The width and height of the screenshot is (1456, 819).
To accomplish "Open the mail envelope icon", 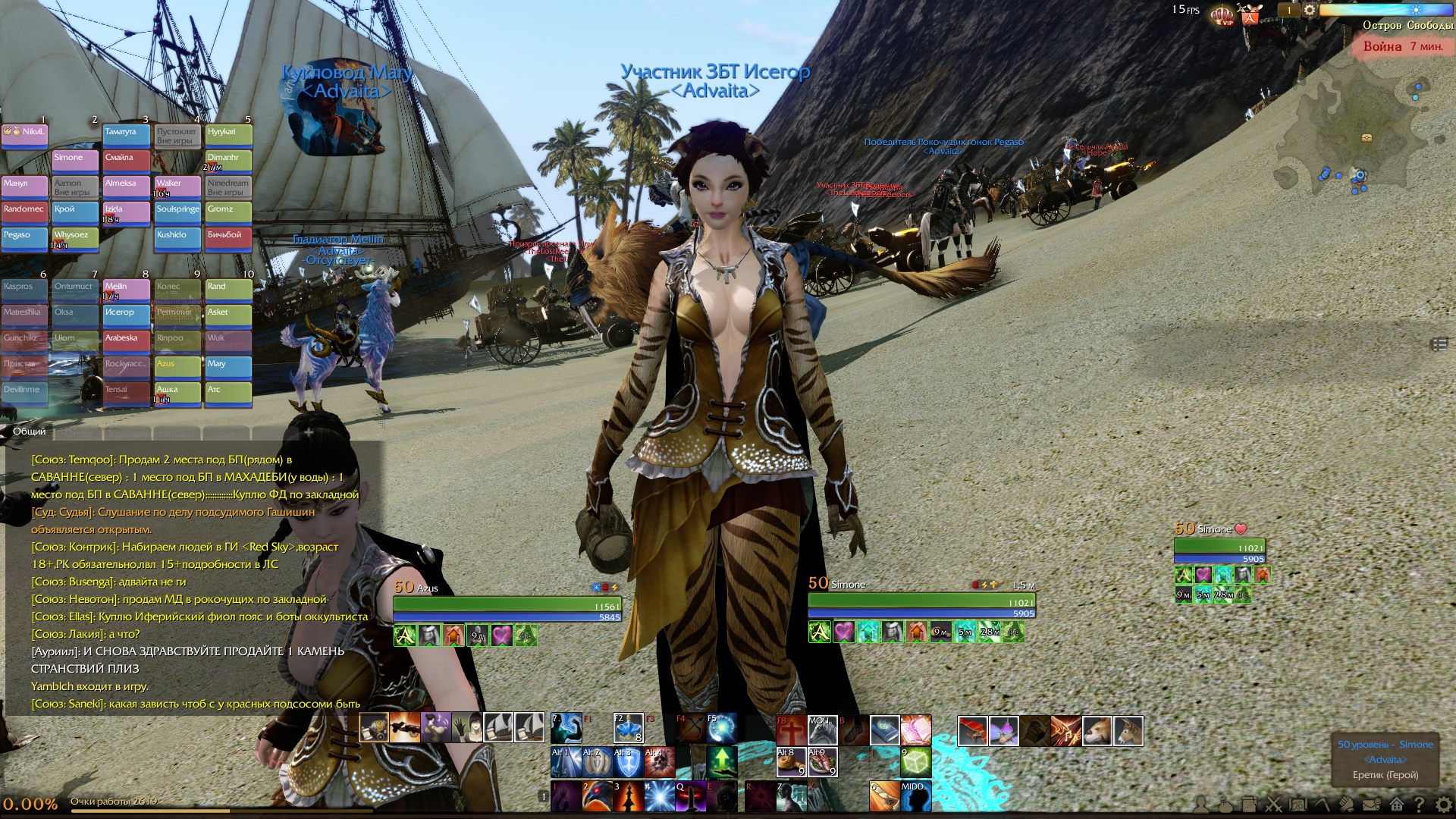I will pyautogui.click(x=1371, y=805).
